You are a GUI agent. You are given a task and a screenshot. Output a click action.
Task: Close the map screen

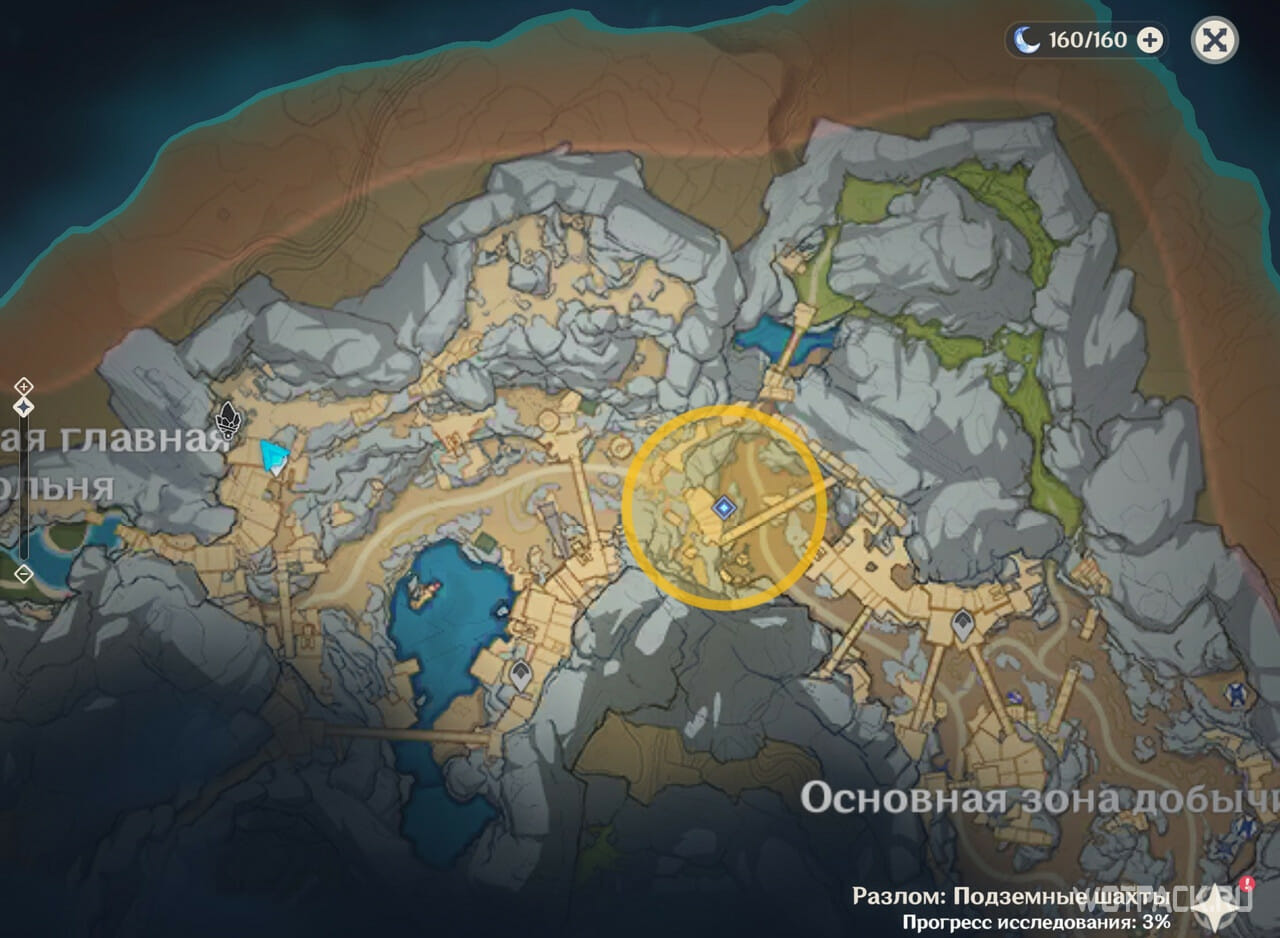1214,41
